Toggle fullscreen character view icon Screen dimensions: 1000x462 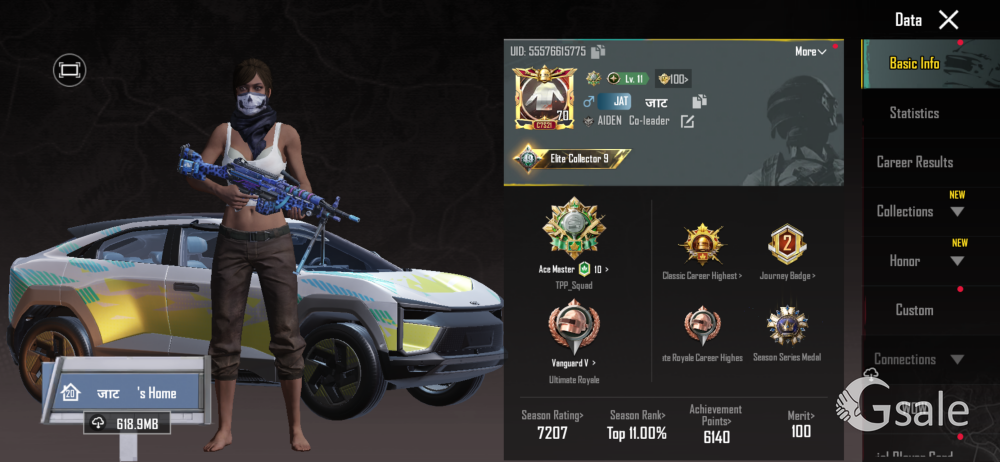[69, 69]
